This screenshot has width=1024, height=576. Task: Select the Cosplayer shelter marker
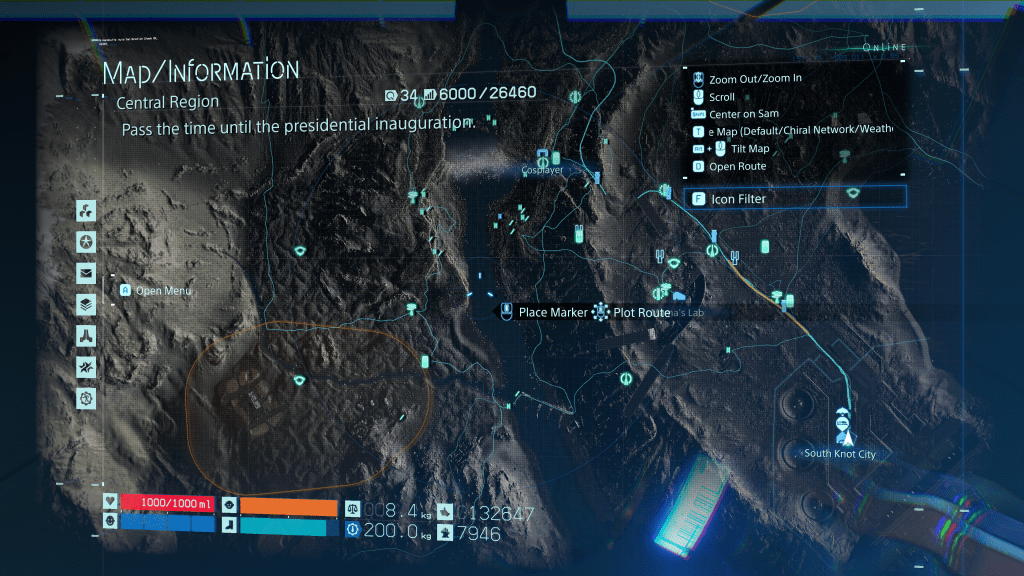(543, 158)
